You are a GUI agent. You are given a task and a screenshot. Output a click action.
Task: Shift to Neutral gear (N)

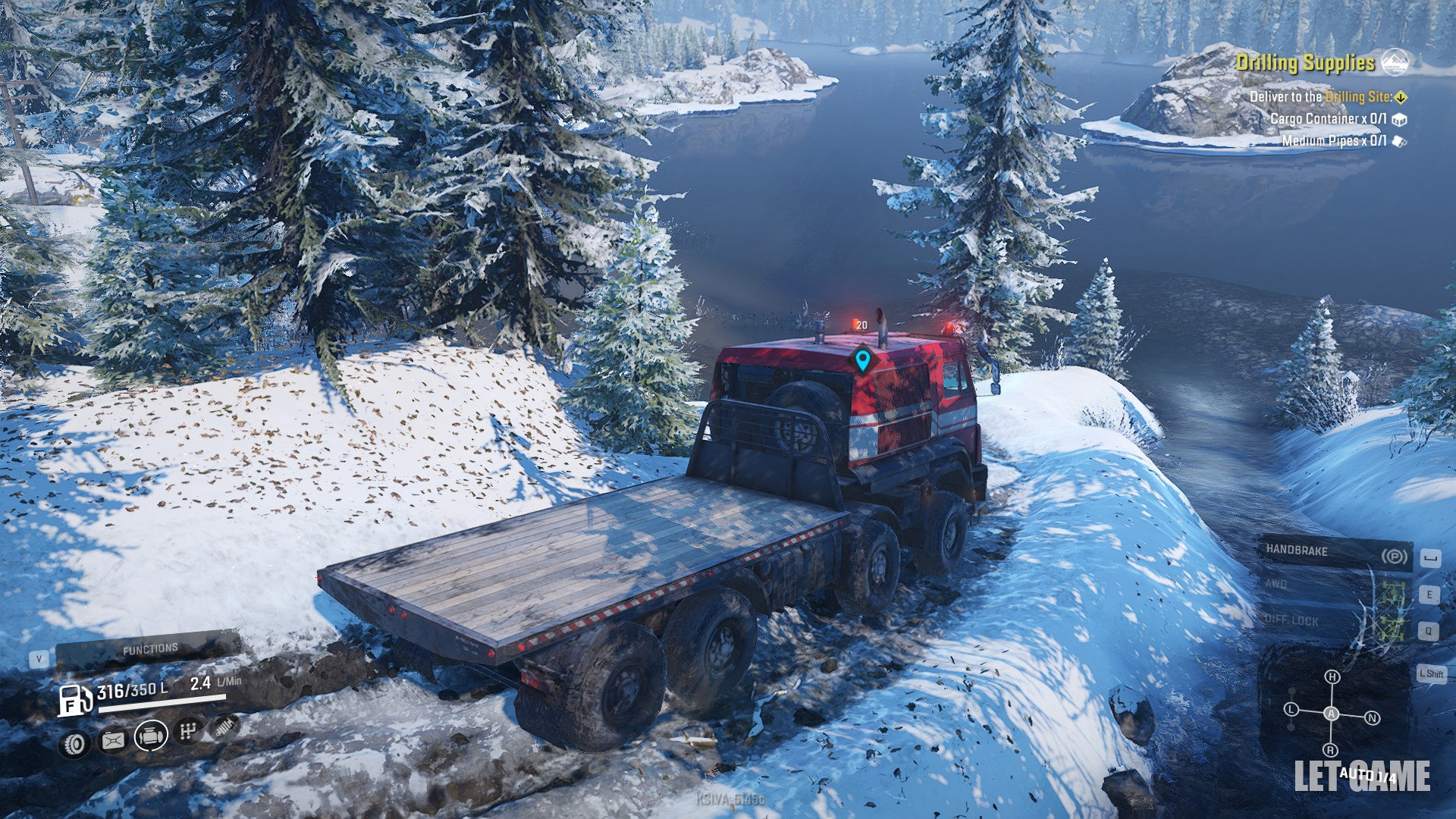1372,717
